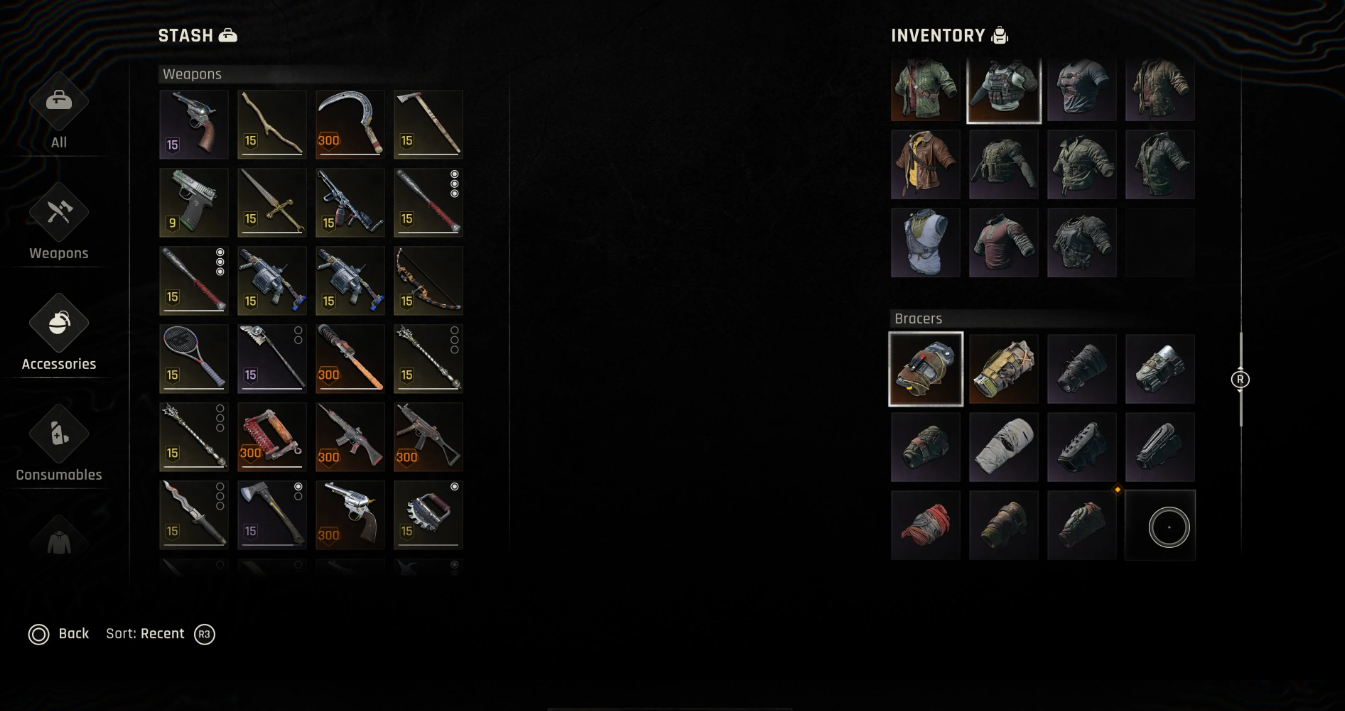
Task: Click the saw blade knuckle weapon
Action: click(x=428, y=514)
